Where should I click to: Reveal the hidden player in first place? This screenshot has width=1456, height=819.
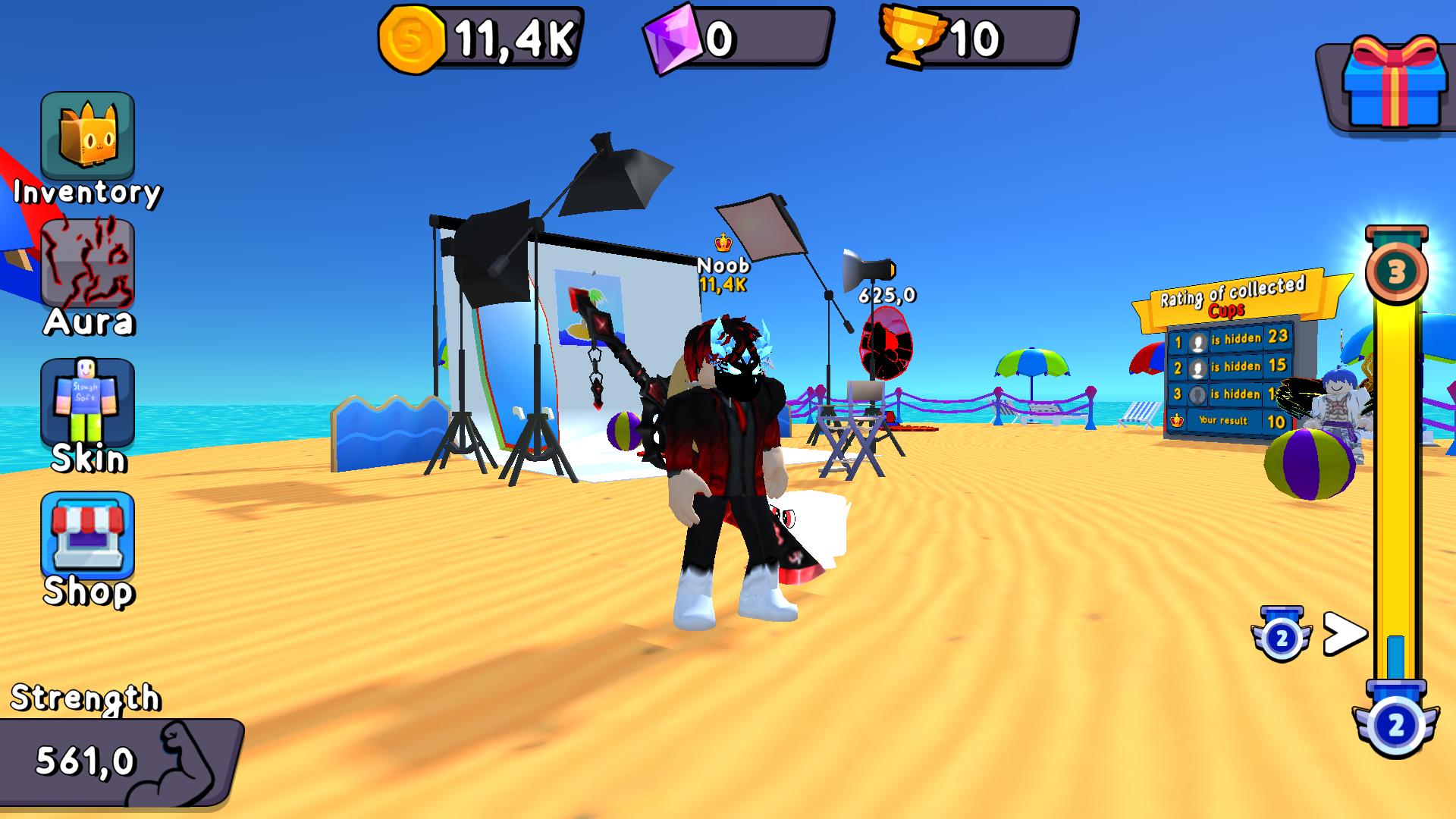pos(1198,342)
